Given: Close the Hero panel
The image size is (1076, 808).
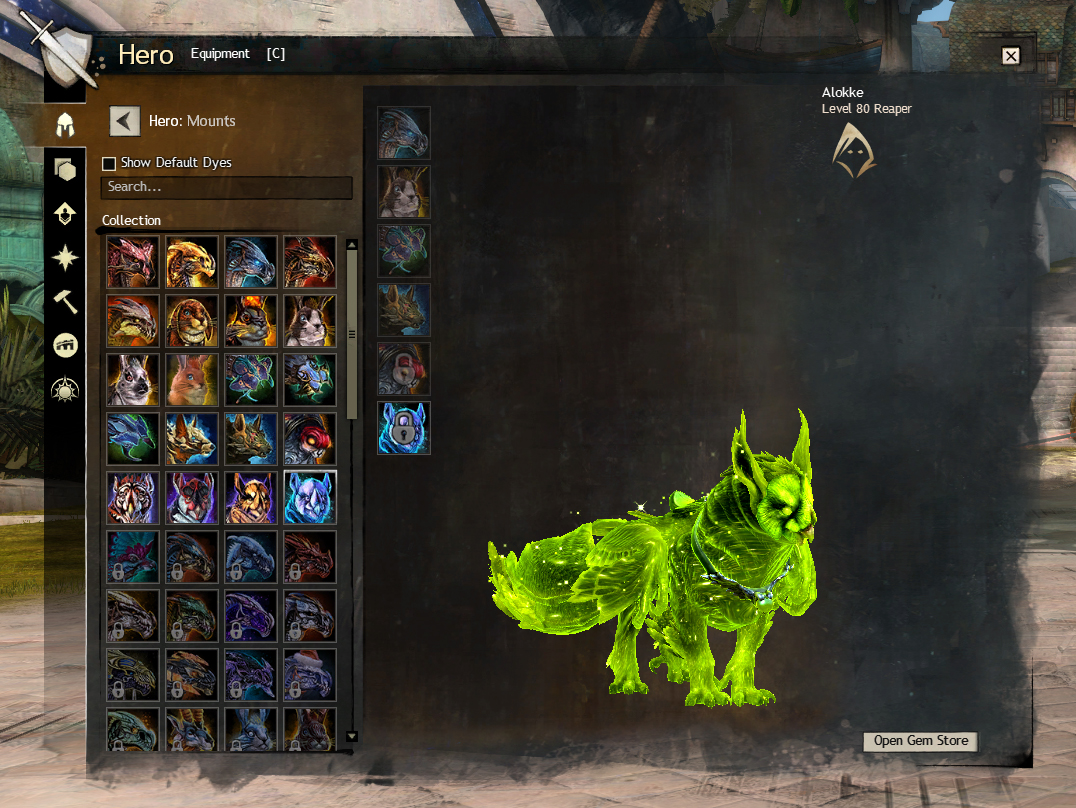Looking at the screenshot, I should pos(1010,56).
